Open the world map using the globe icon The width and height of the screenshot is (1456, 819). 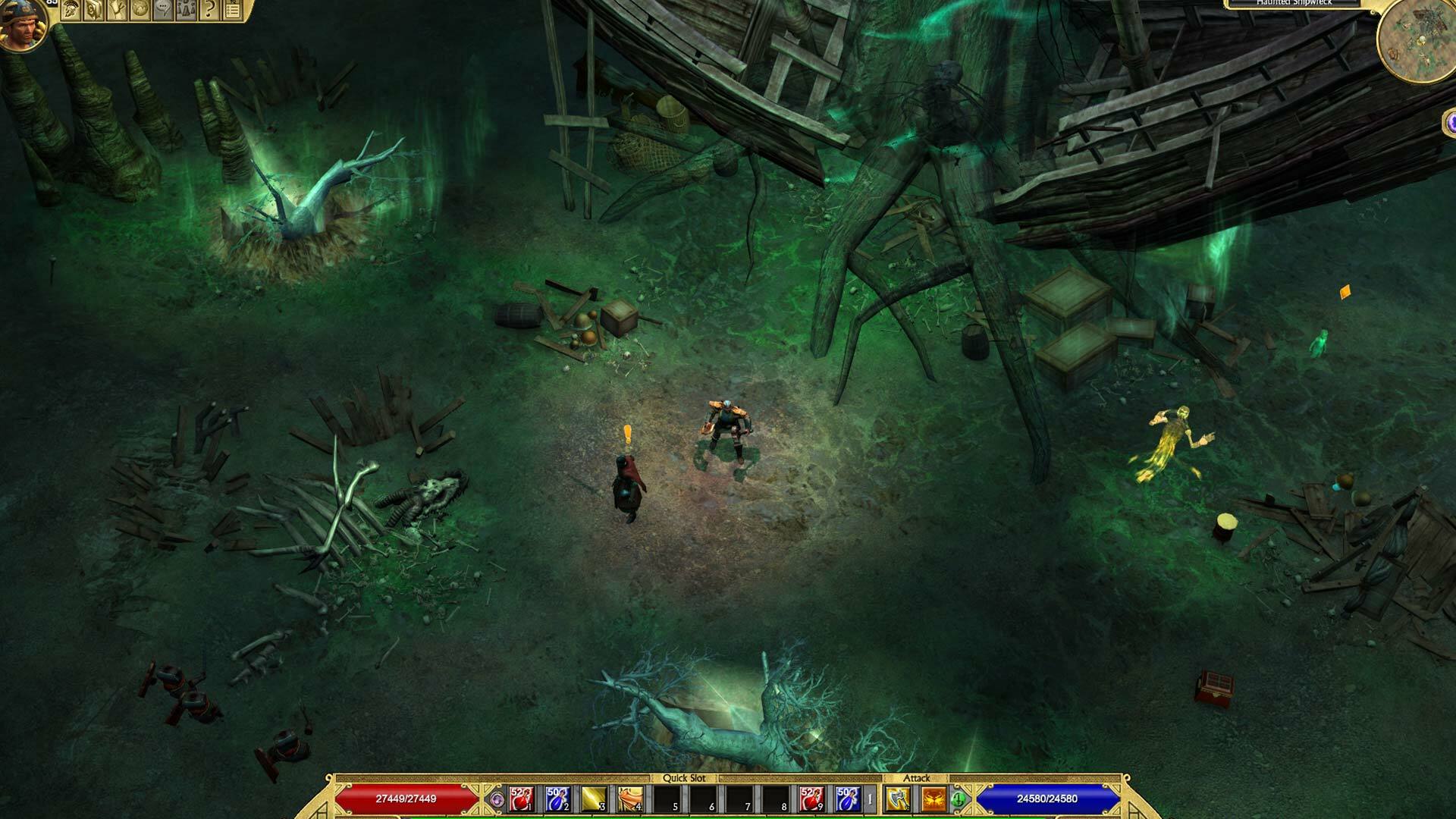pos(140,10)
